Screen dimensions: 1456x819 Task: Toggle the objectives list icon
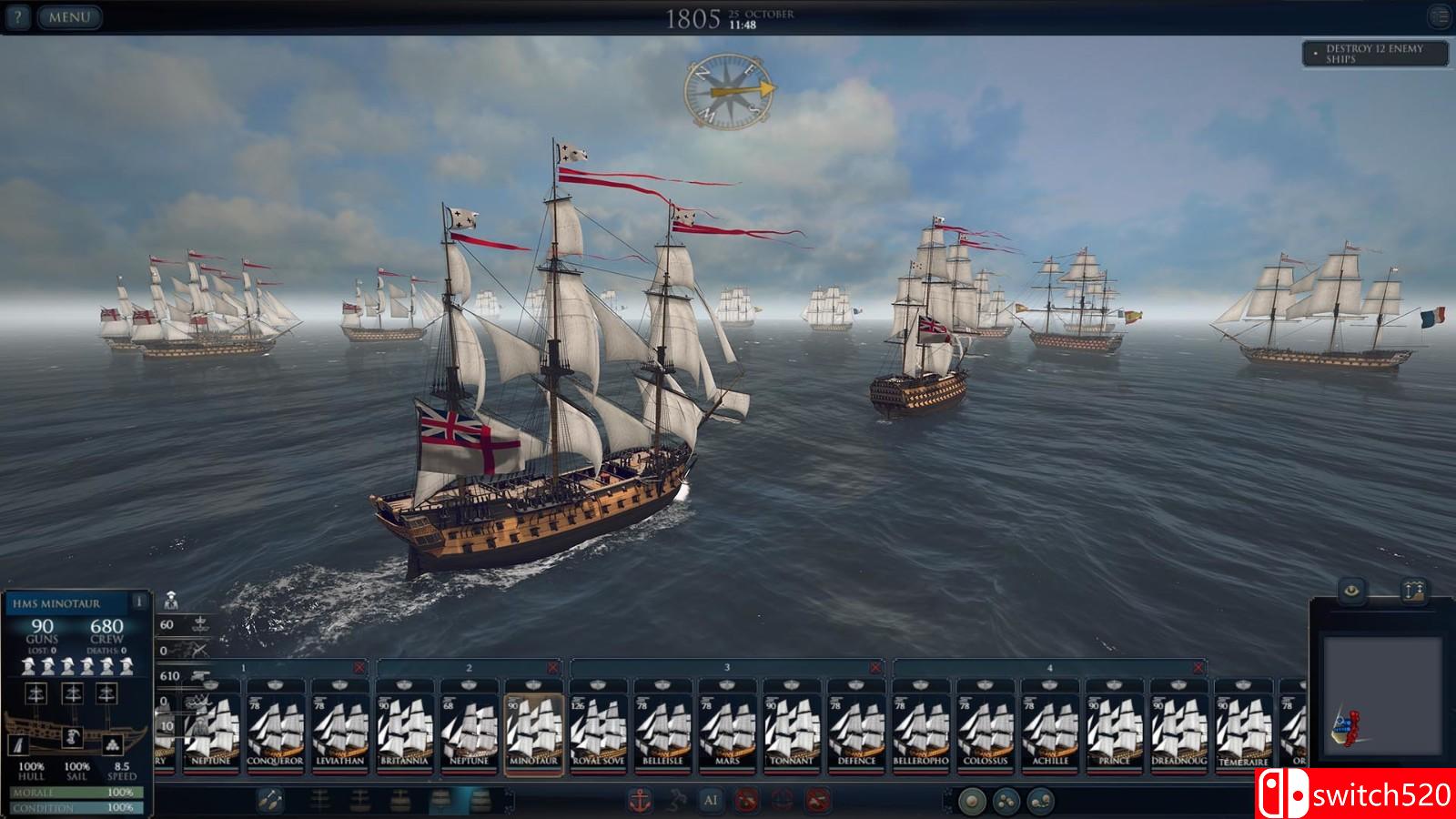coord(1439,15)
